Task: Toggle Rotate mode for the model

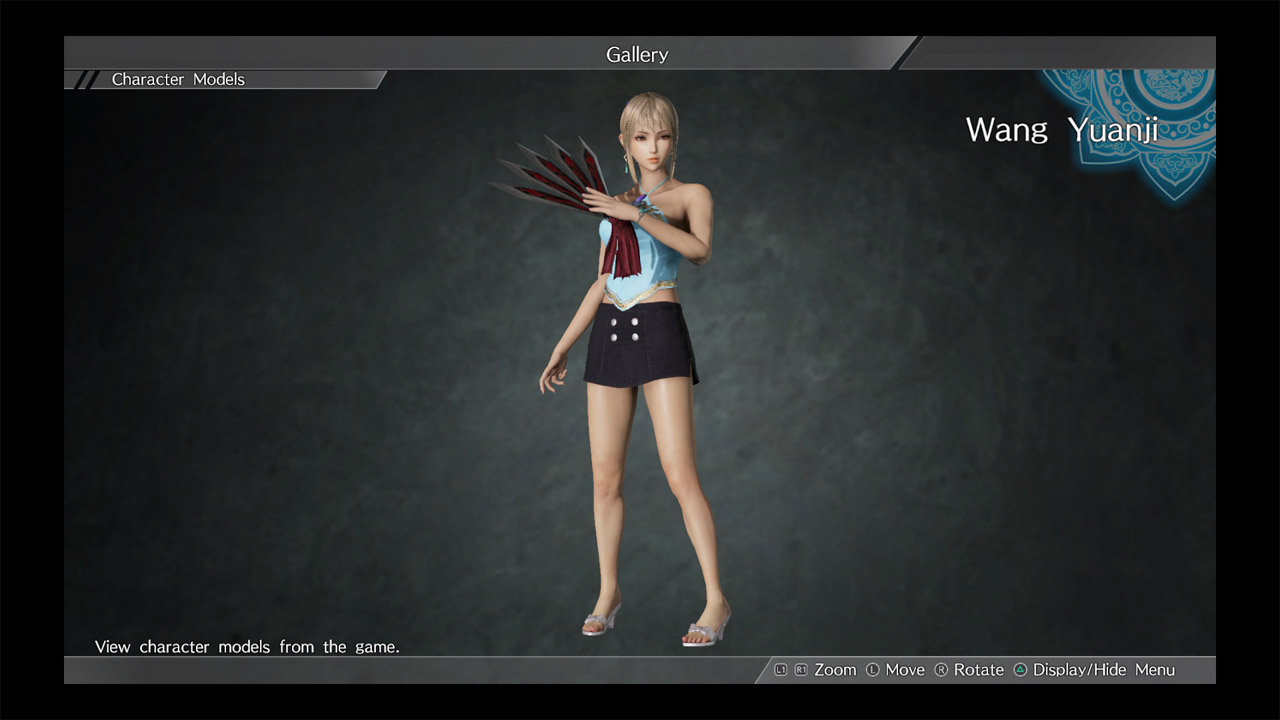Action: pyautogui.click(x=978, y=670)
